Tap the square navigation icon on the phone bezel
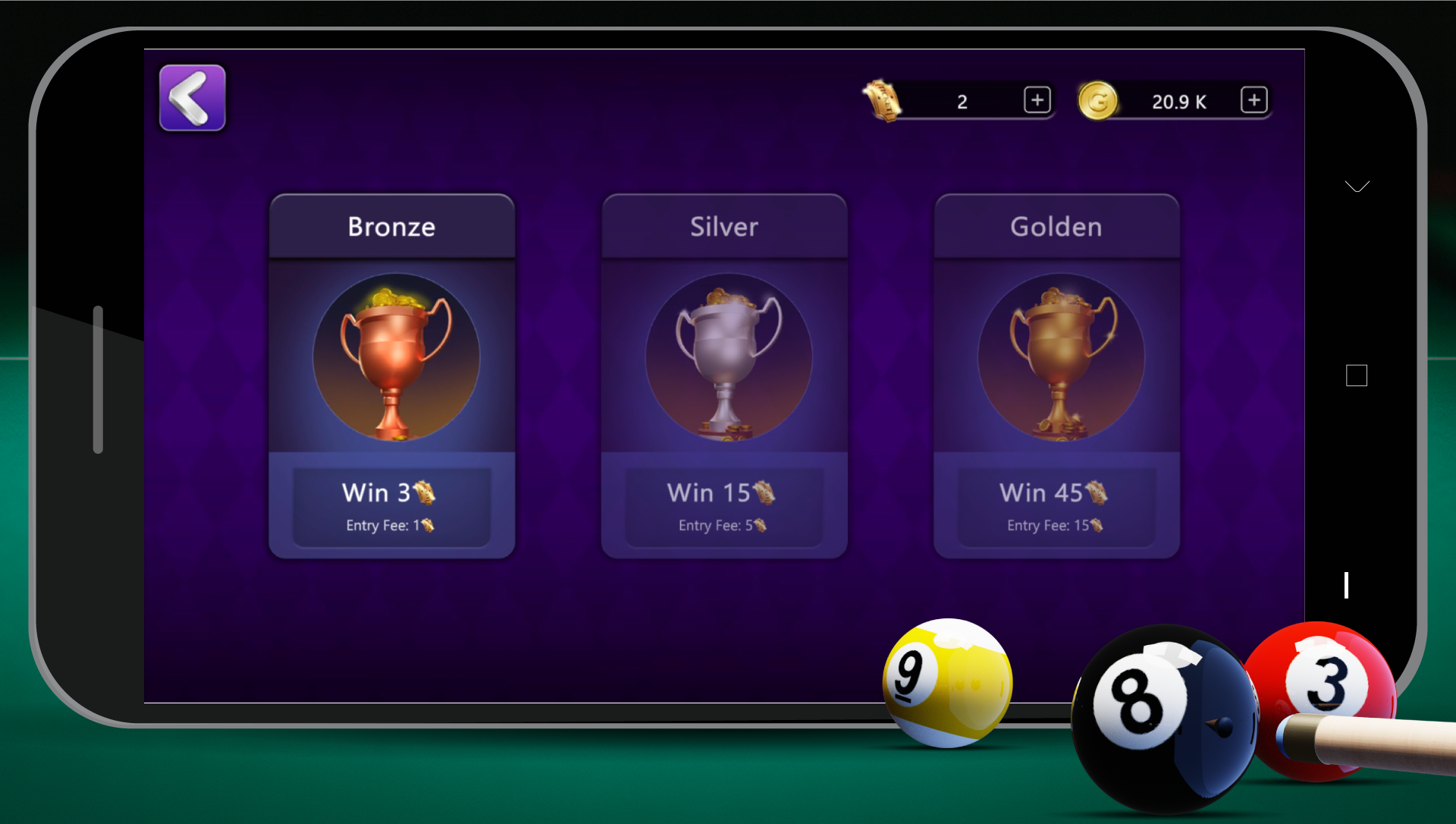 [x=1357, y=375]
